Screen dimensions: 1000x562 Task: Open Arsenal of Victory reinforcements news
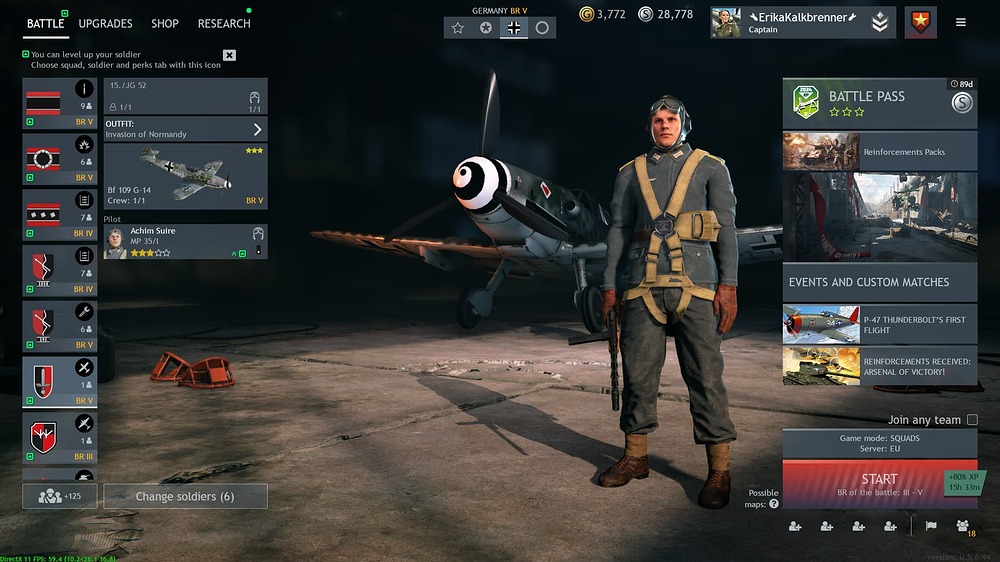[x=879, y=366]
